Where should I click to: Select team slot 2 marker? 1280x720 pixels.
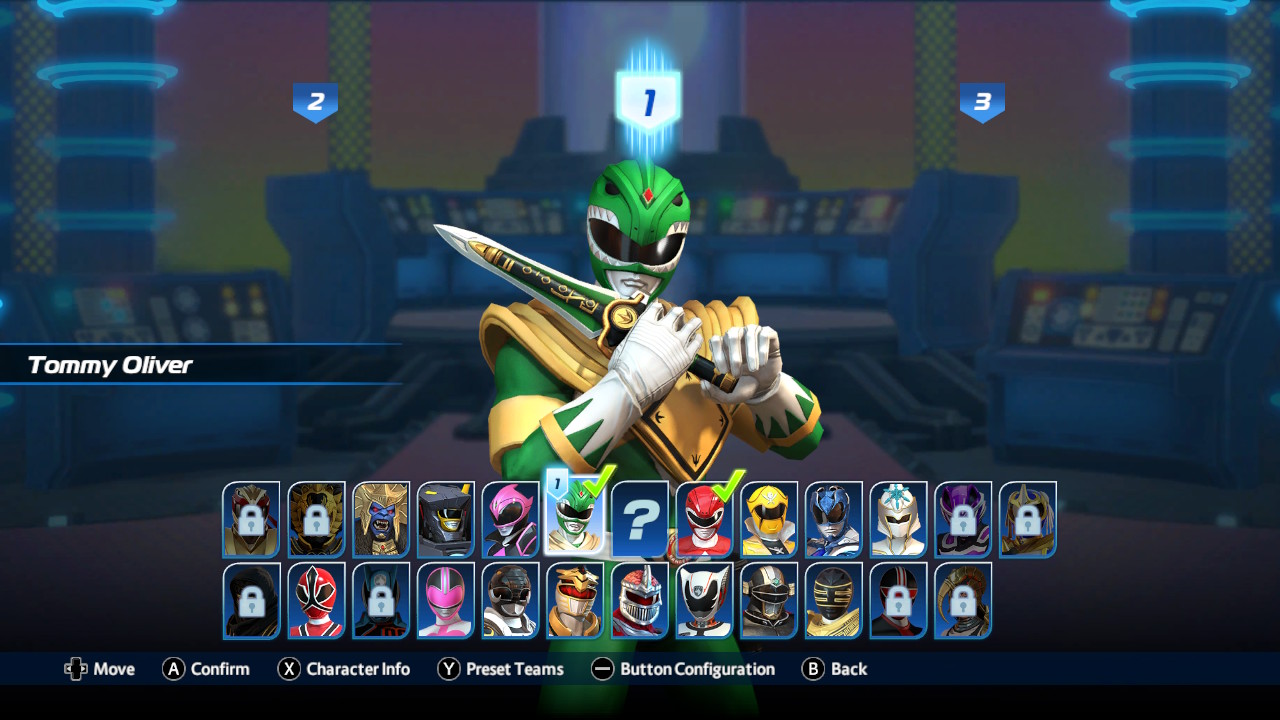click(315, 102)
